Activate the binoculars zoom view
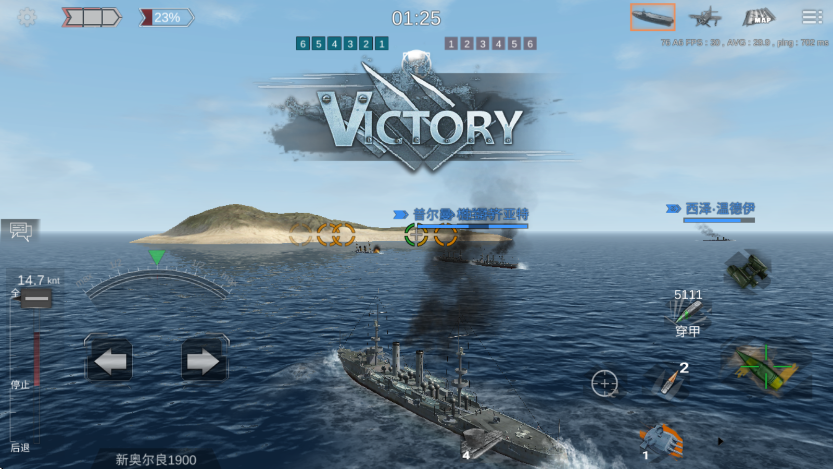Viewport: 833px width, 469px height. [x=747, y=270]
